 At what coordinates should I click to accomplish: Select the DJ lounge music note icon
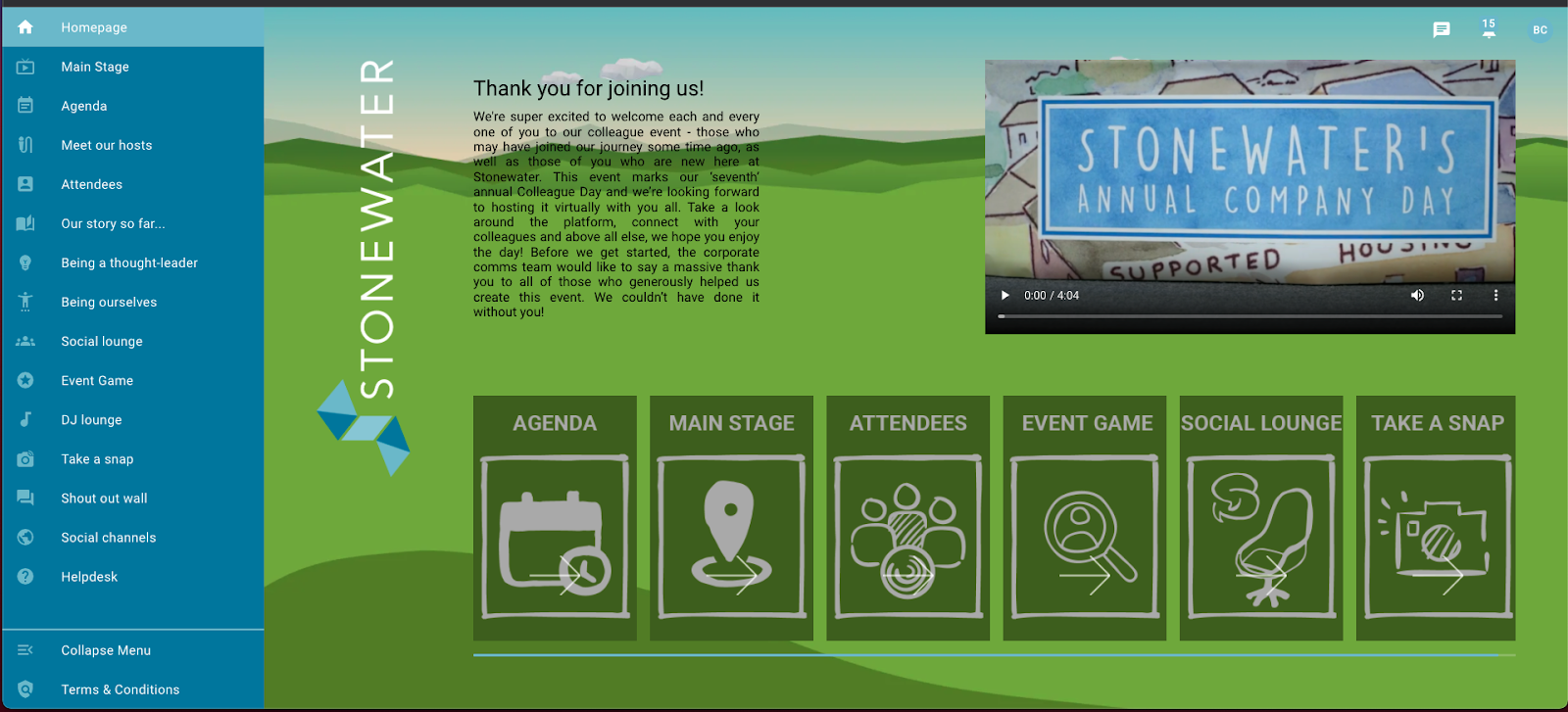[26, 419]
